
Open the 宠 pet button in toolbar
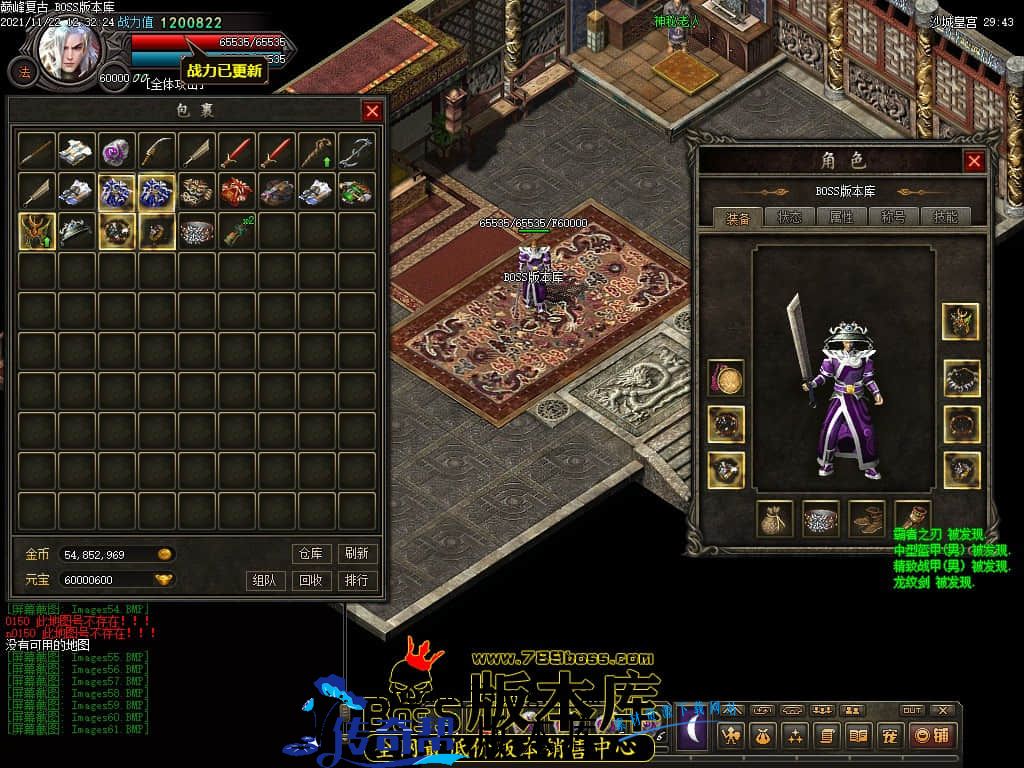[x=887, y=735]
